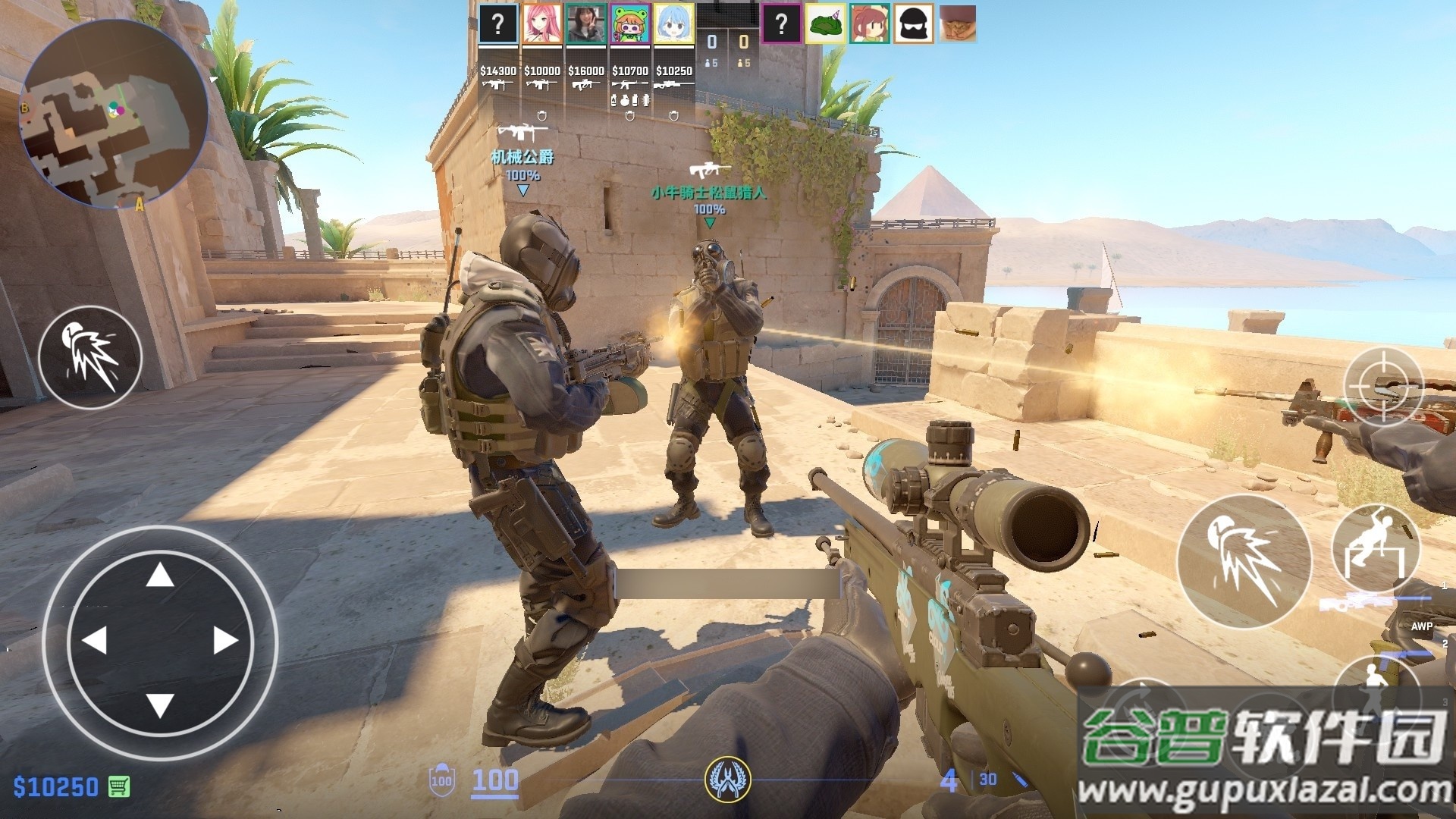
Task: Tap the left-side fire button
Action: pos(90,357)
